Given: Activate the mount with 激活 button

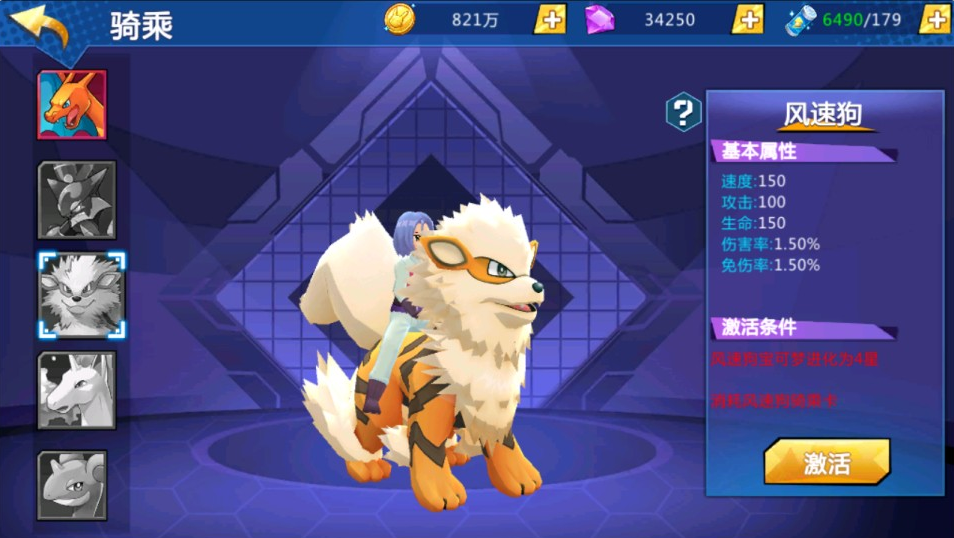Looking at the screenshot, I should [x=826, y=462].
